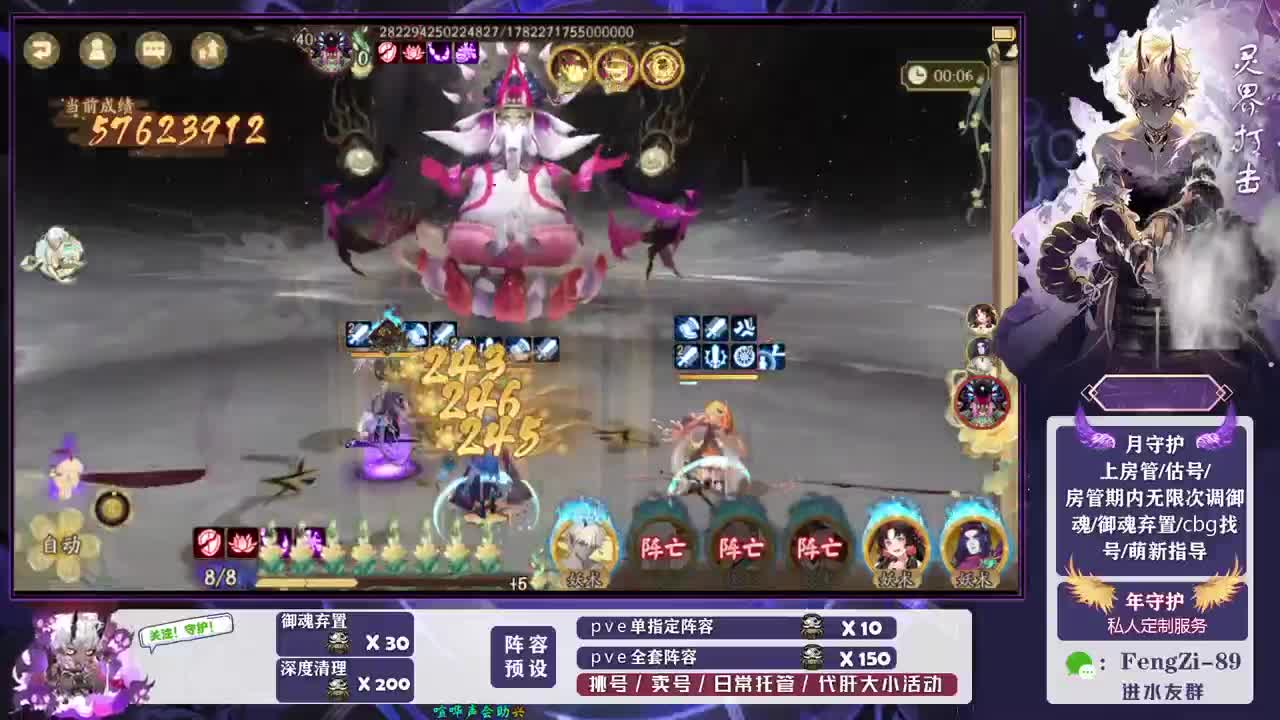Open the chat message icon at top left
The width and height of the screenshot is (1280, 720).
click(151, 50)
